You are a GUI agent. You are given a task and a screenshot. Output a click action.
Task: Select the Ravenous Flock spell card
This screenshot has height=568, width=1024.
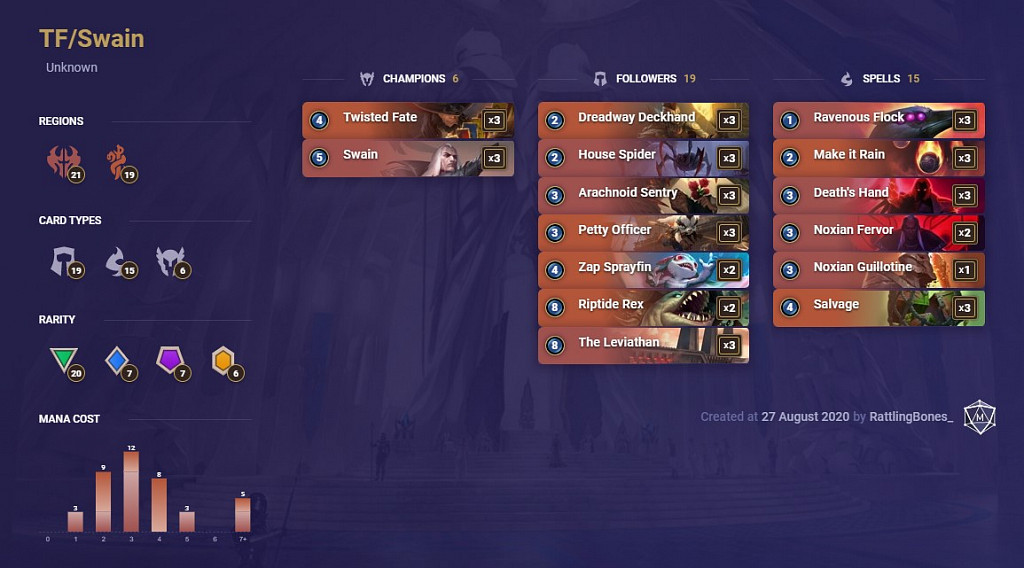(878, 119)
